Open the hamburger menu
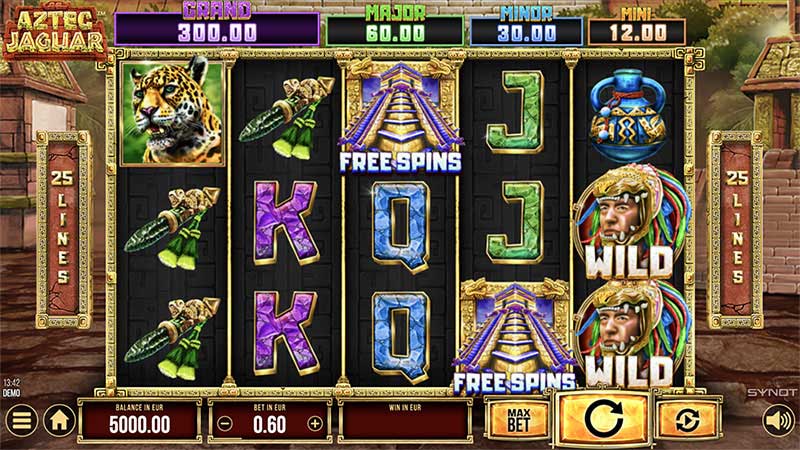This screenshot has width=800, height=450. pos(21,420)
